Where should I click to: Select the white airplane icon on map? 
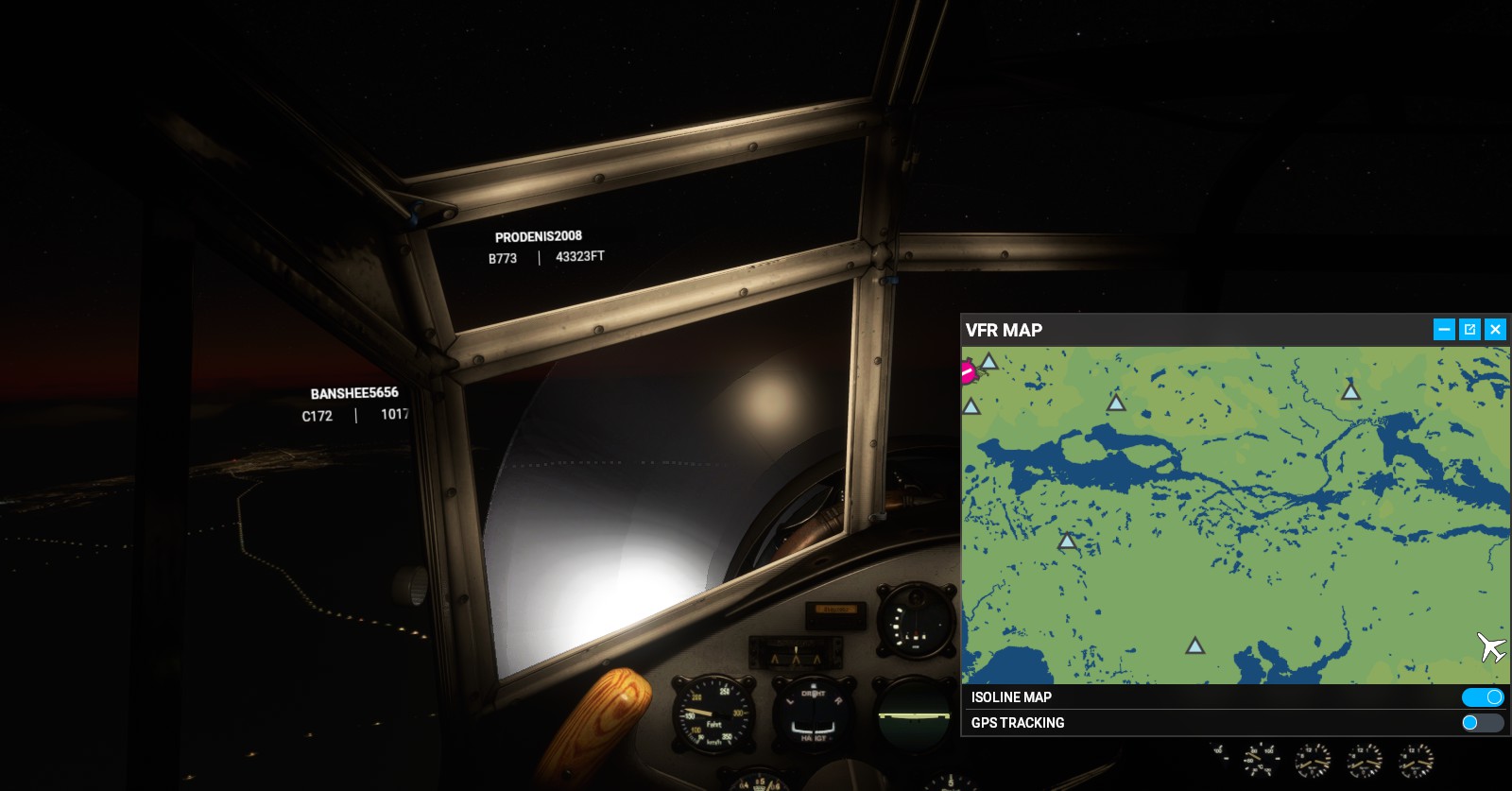[x=1491, y=647]
